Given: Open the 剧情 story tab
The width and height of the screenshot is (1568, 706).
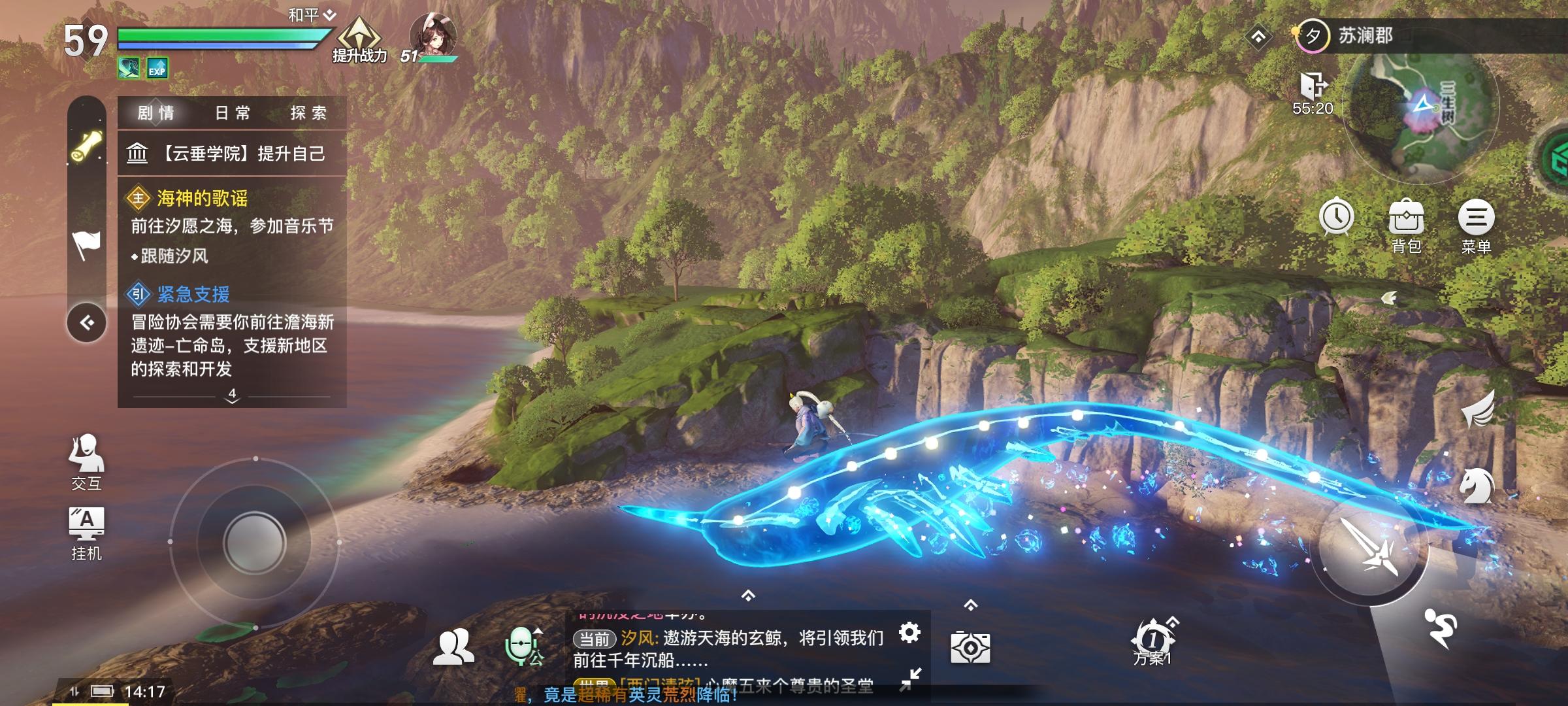Looking at the screenshot, I should pyautogui.click(x=156, y=113).
